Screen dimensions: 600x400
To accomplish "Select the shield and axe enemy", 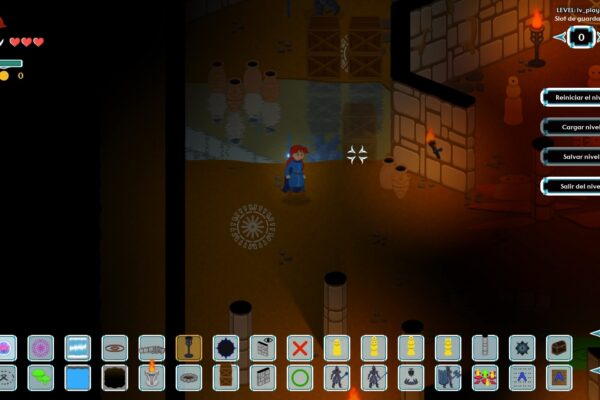I will pyautogui.click(x=447, y=377).
